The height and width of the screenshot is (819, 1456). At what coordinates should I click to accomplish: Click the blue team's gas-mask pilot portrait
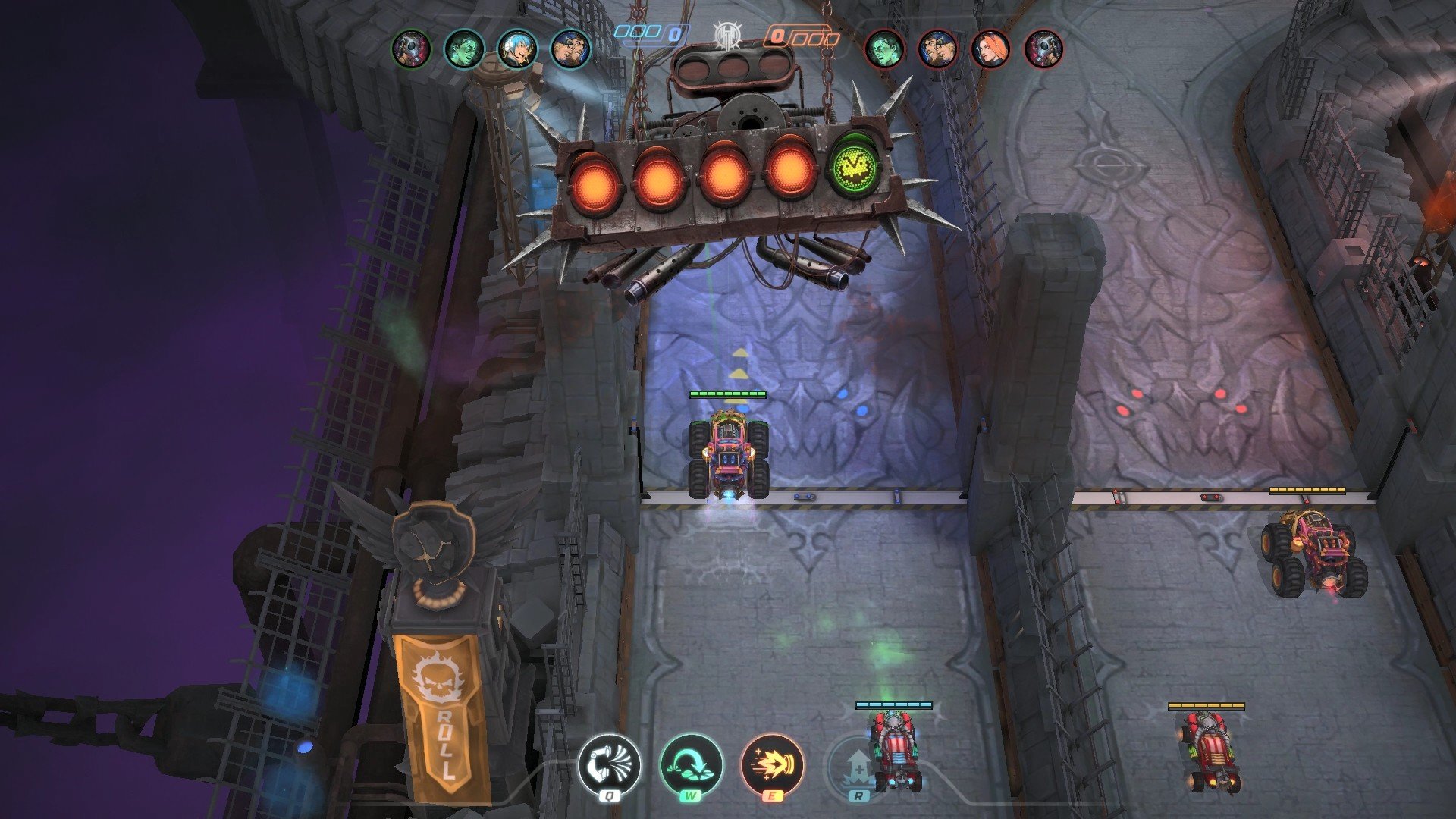click(x=411, y=49)
